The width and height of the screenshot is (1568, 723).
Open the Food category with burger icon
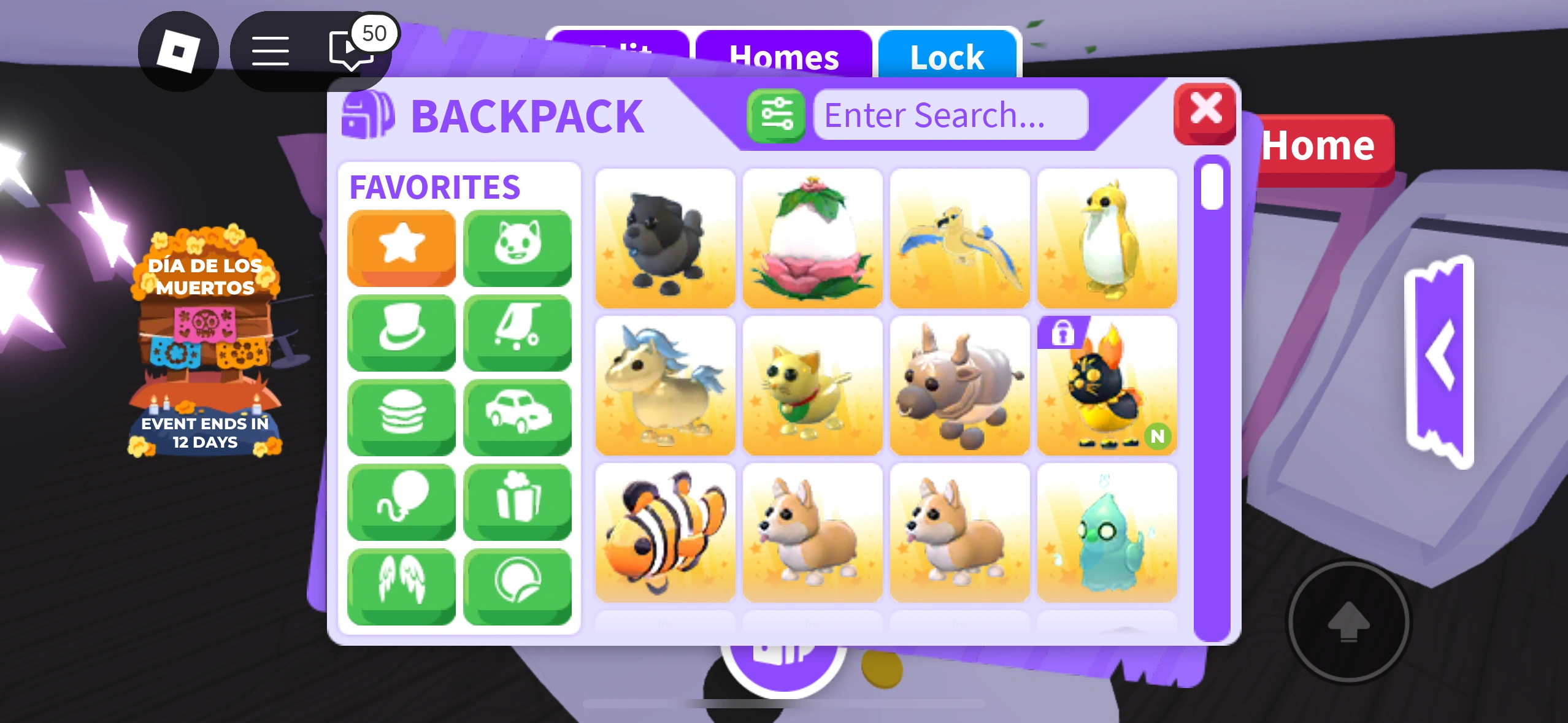(x=402, y=416)
